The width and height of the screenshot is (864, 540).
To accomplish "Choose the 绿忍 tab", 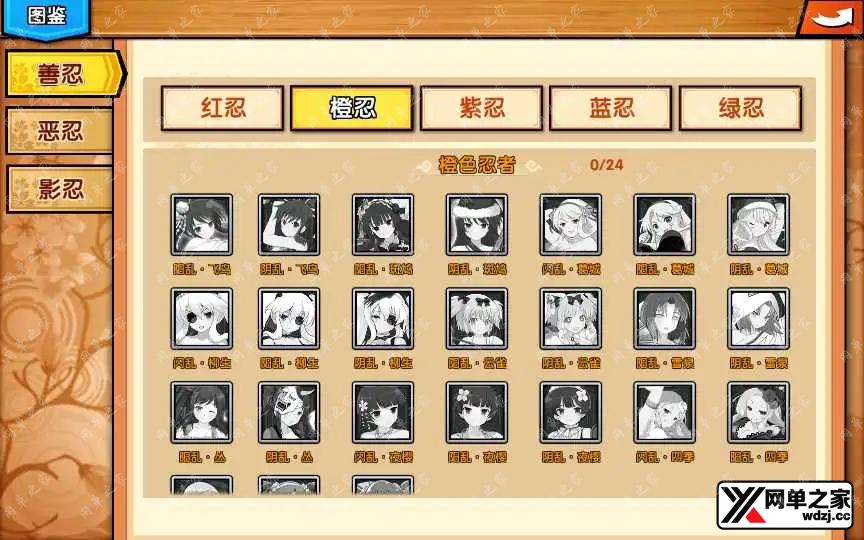I will coord(740,108).
